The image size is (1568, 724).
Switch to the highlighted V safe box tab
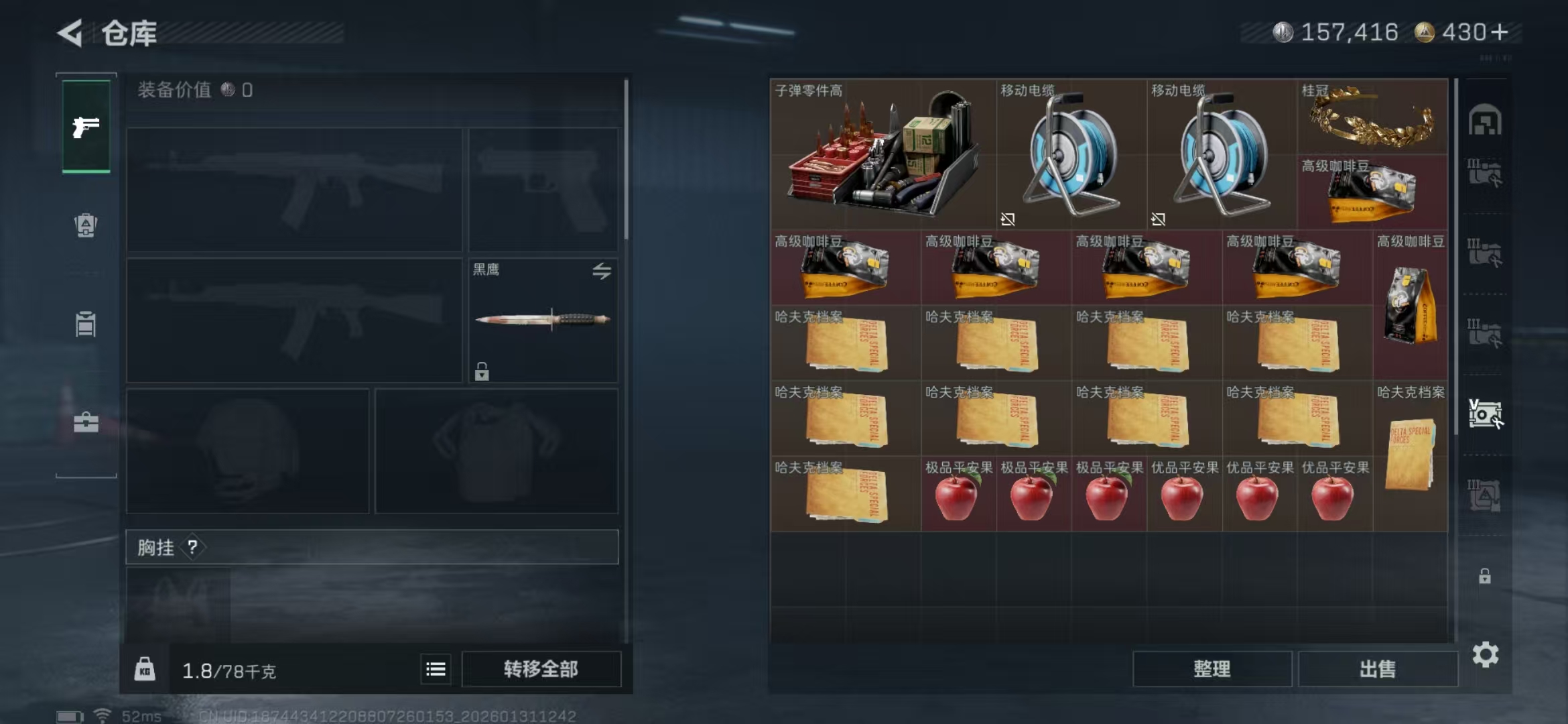tap(1484, 414)
